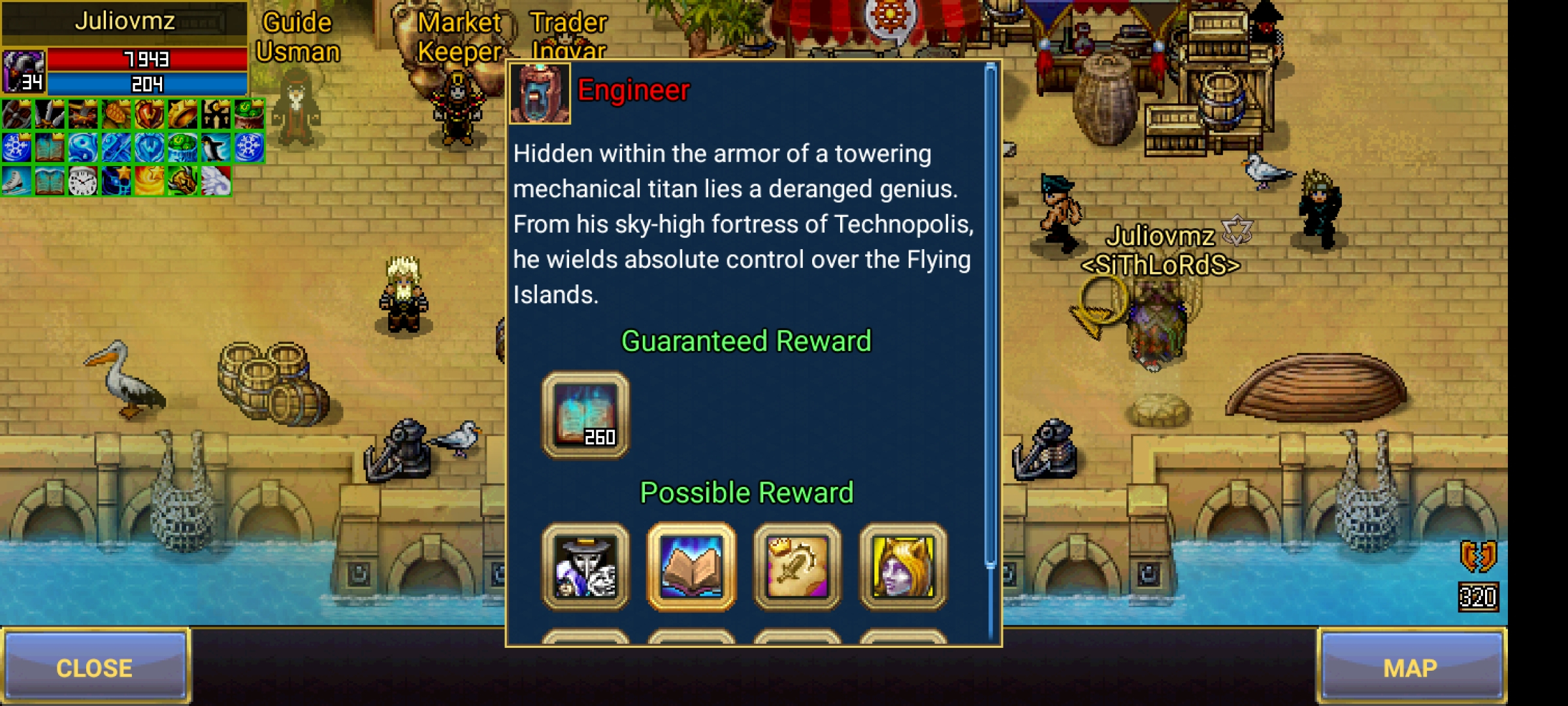Tap the golden horns icon above 320
Image resolution: width=1568 pixels, height=706 pixels.
[1478, 557]
